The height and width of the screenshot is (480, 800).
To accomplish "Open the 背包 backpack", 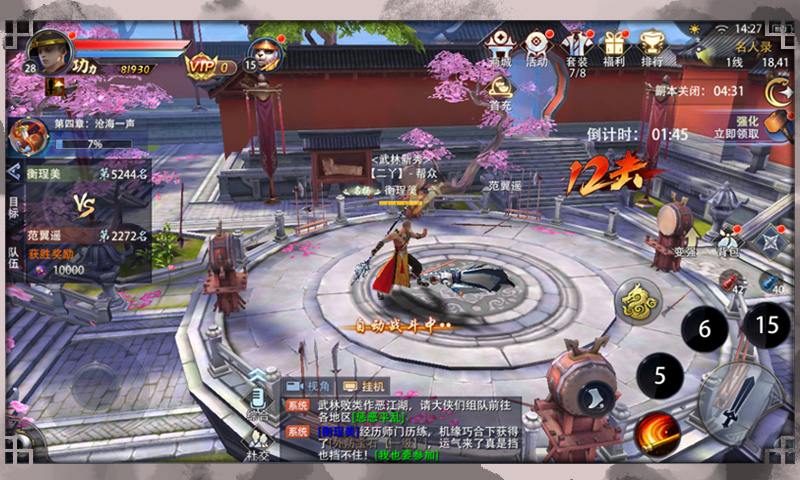I will click(728, 240).
